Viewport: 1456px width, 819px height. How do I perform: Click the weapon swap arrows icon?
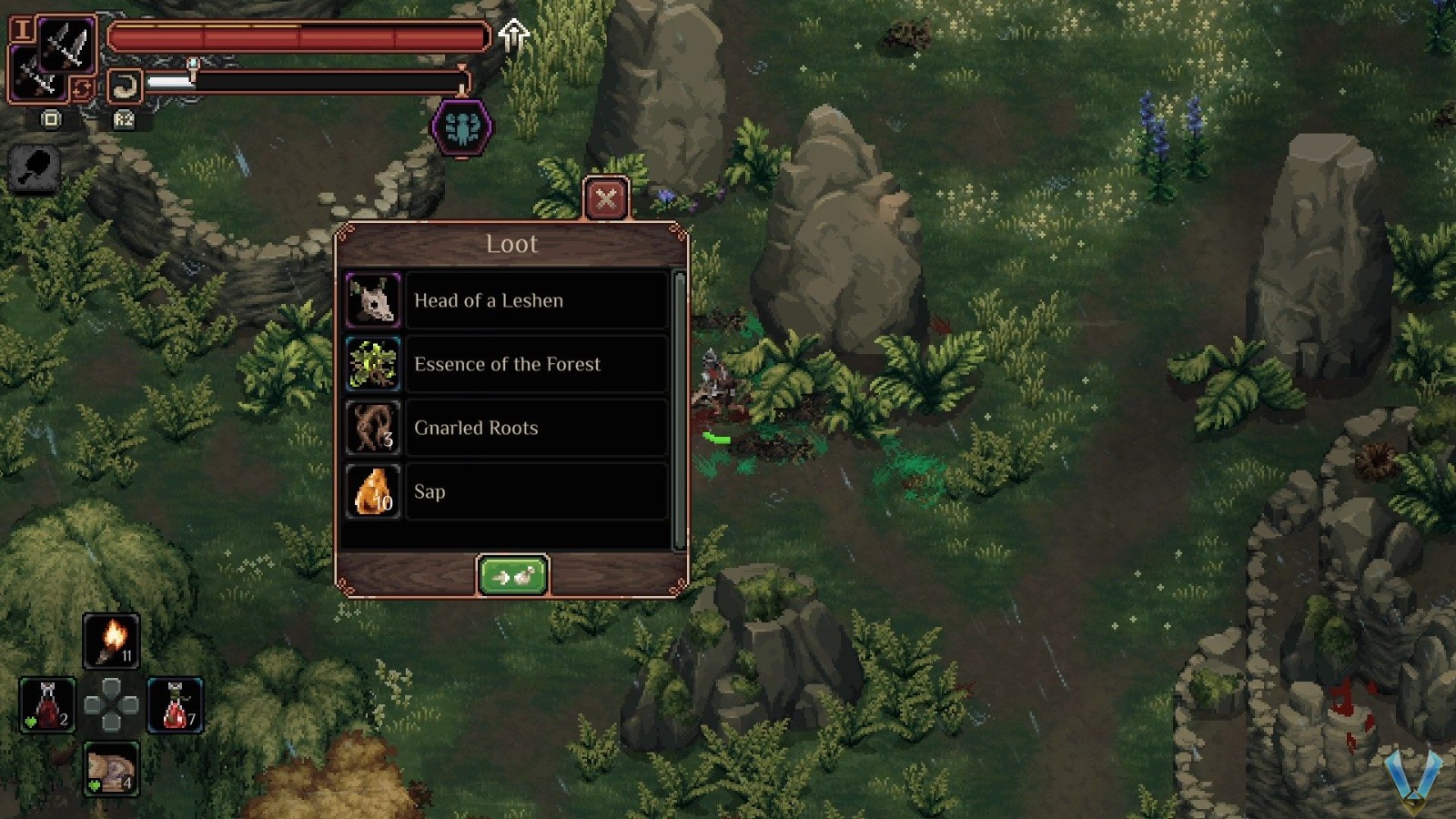tap(82, 88)
